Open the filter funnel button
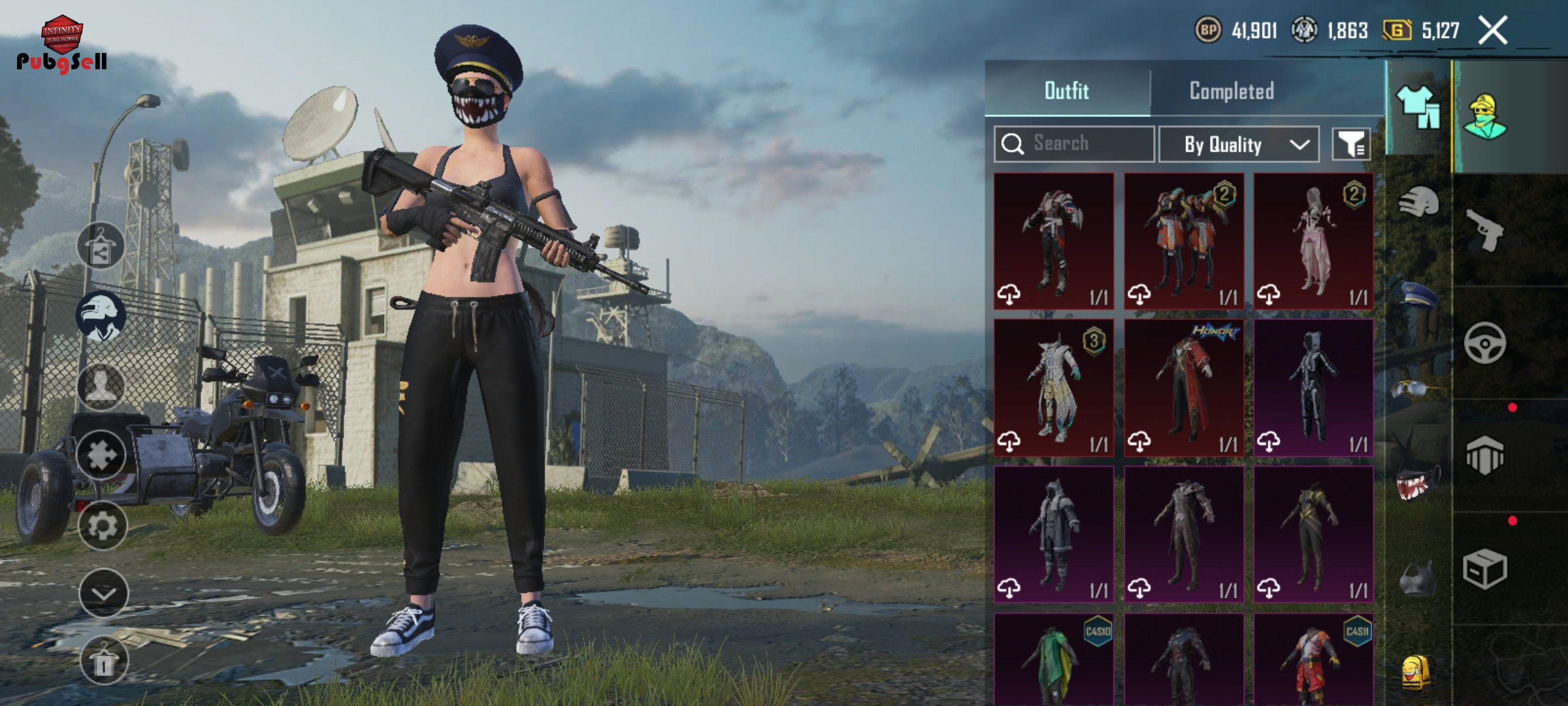Image resolution: width=1568 pixels, height=706 pixels. point(1351,144)
